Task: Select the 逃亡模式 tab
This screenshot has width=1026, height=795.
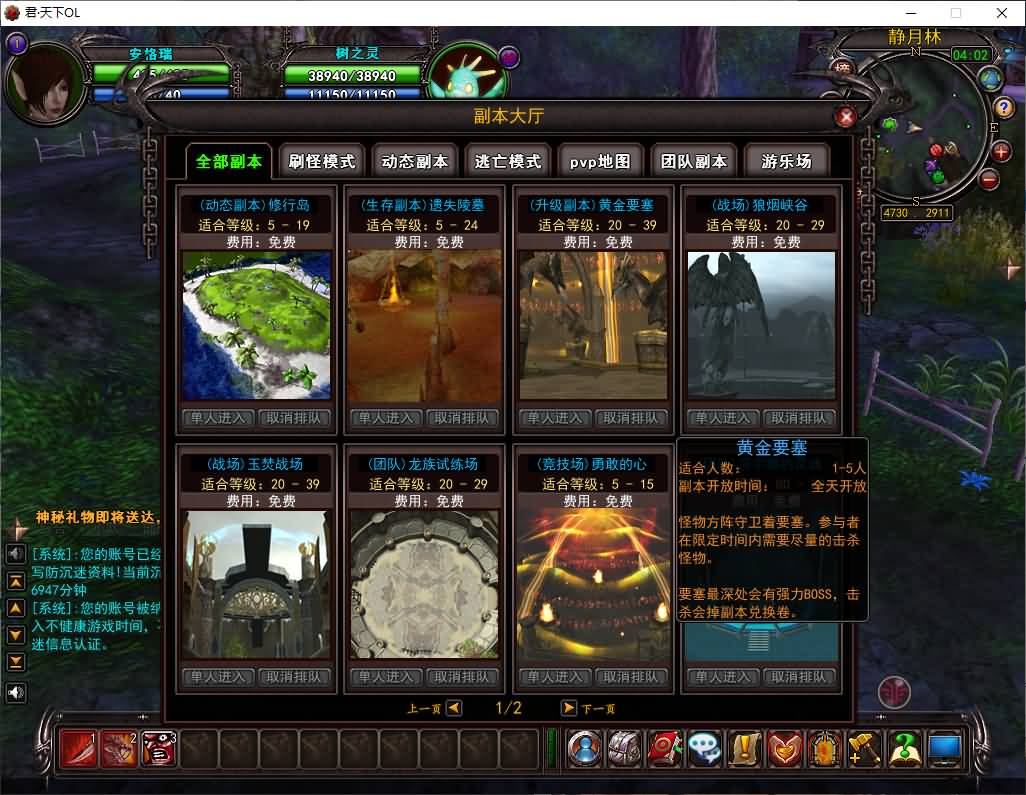Action: (508, 161)
